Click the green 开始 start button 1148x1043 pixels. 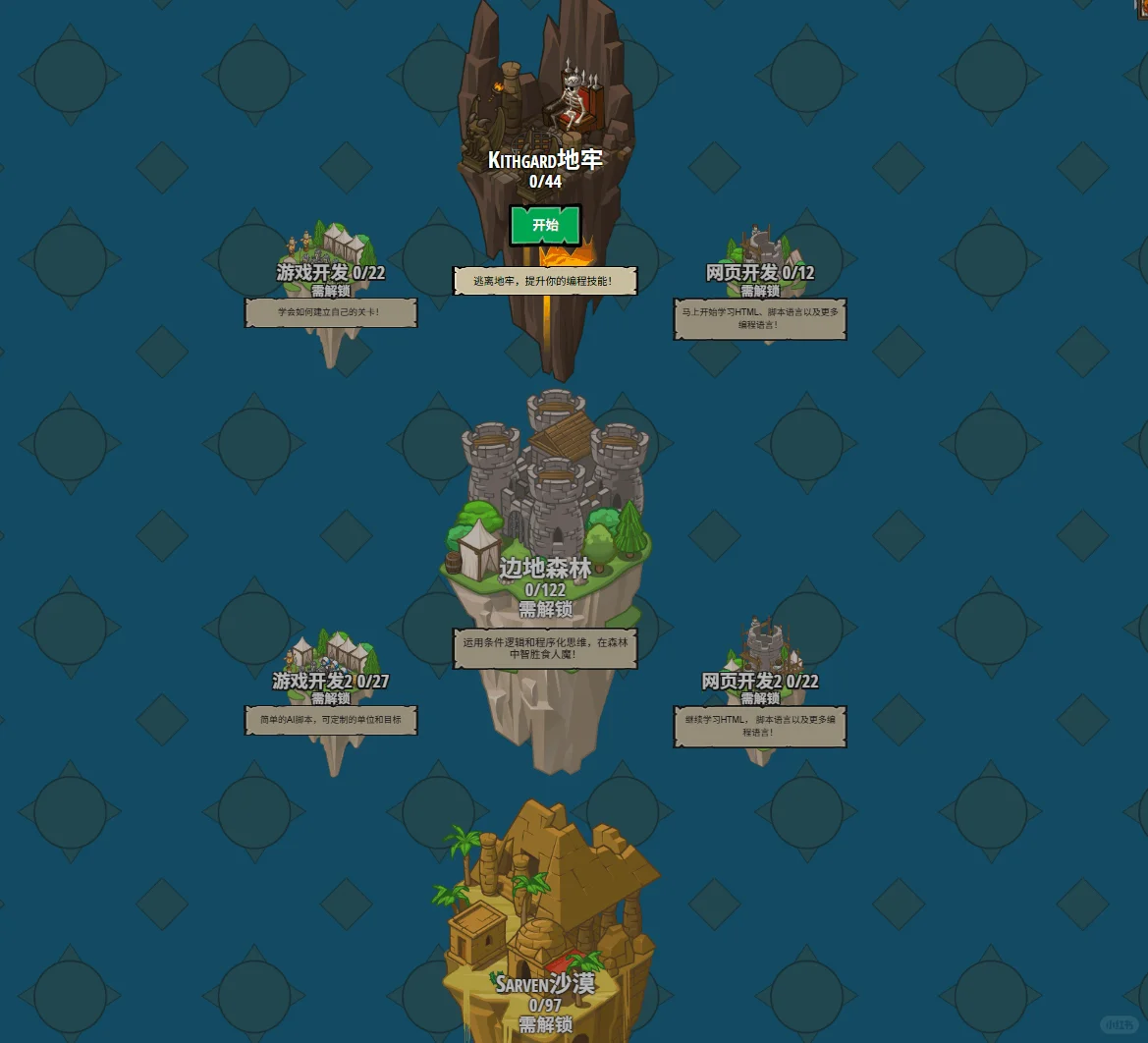click(x=545, y=225)
